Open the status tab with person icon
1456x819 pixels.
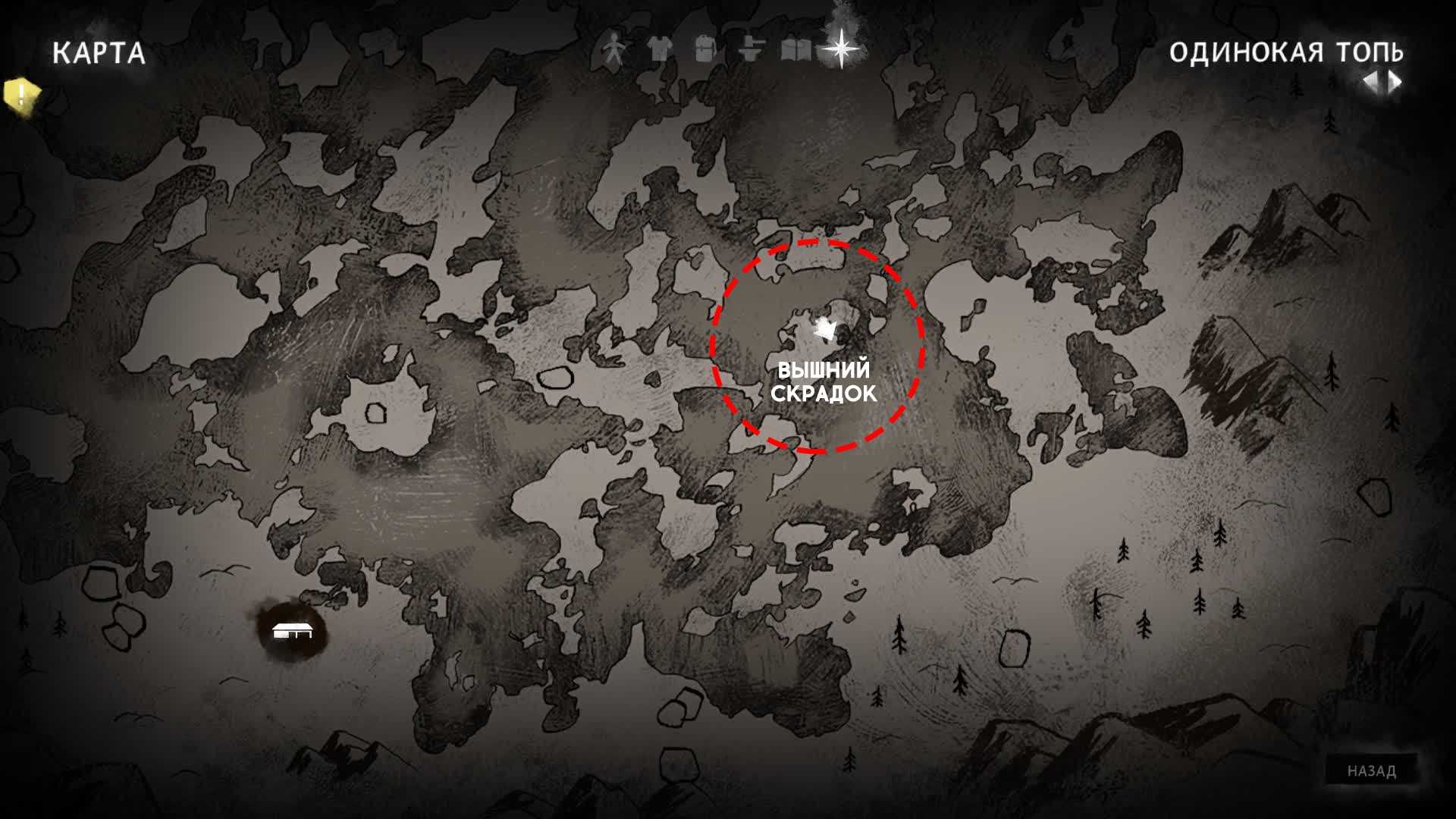click(x=613, y=51)
